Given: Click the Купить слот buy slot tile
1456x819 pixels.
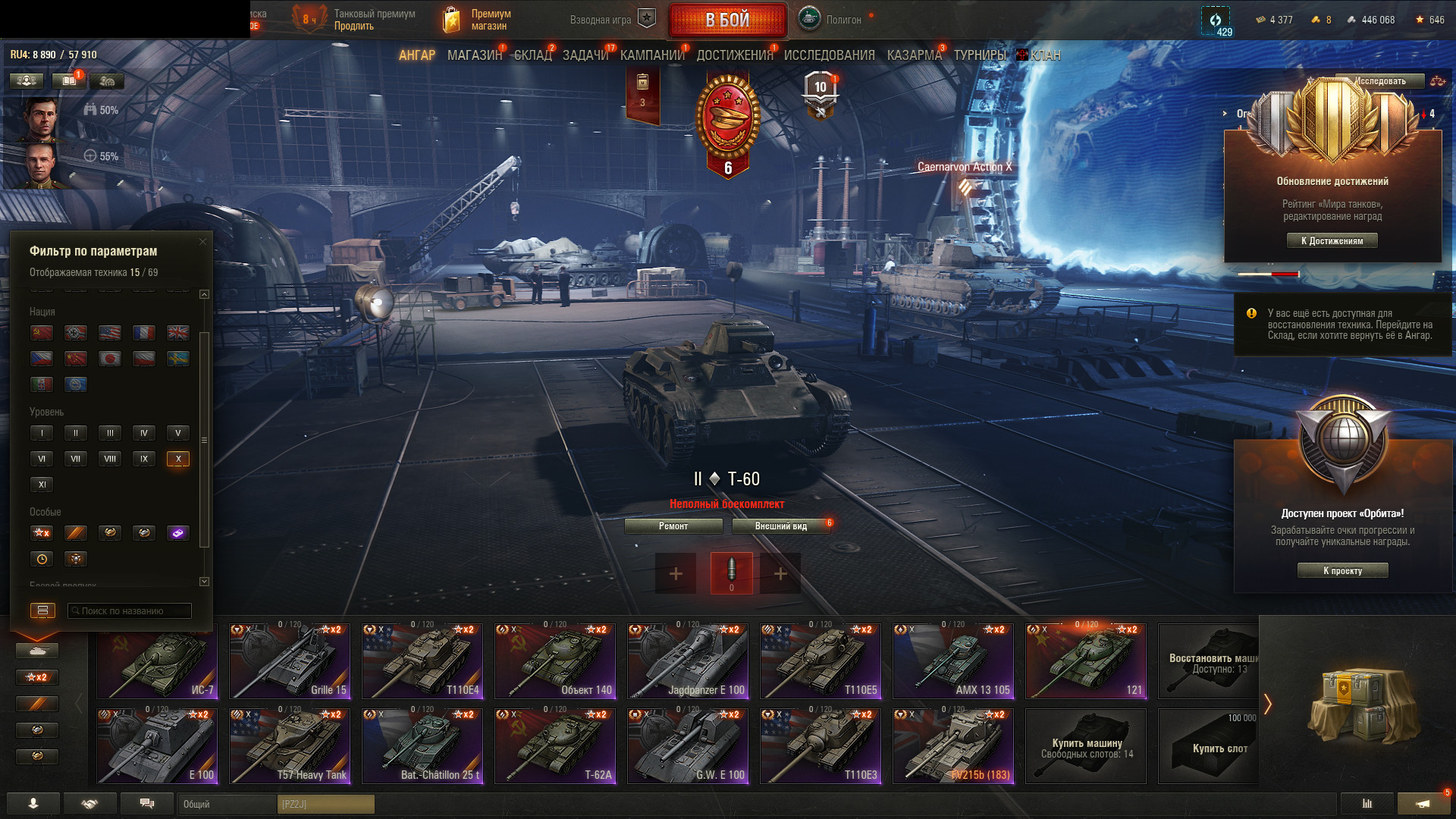Looking at the screenshot, I should 1209,746.
